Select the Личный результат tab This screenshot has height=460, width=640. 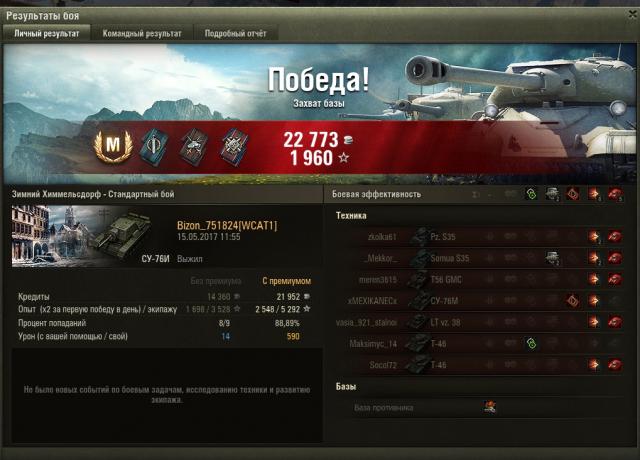coord(46,33)
